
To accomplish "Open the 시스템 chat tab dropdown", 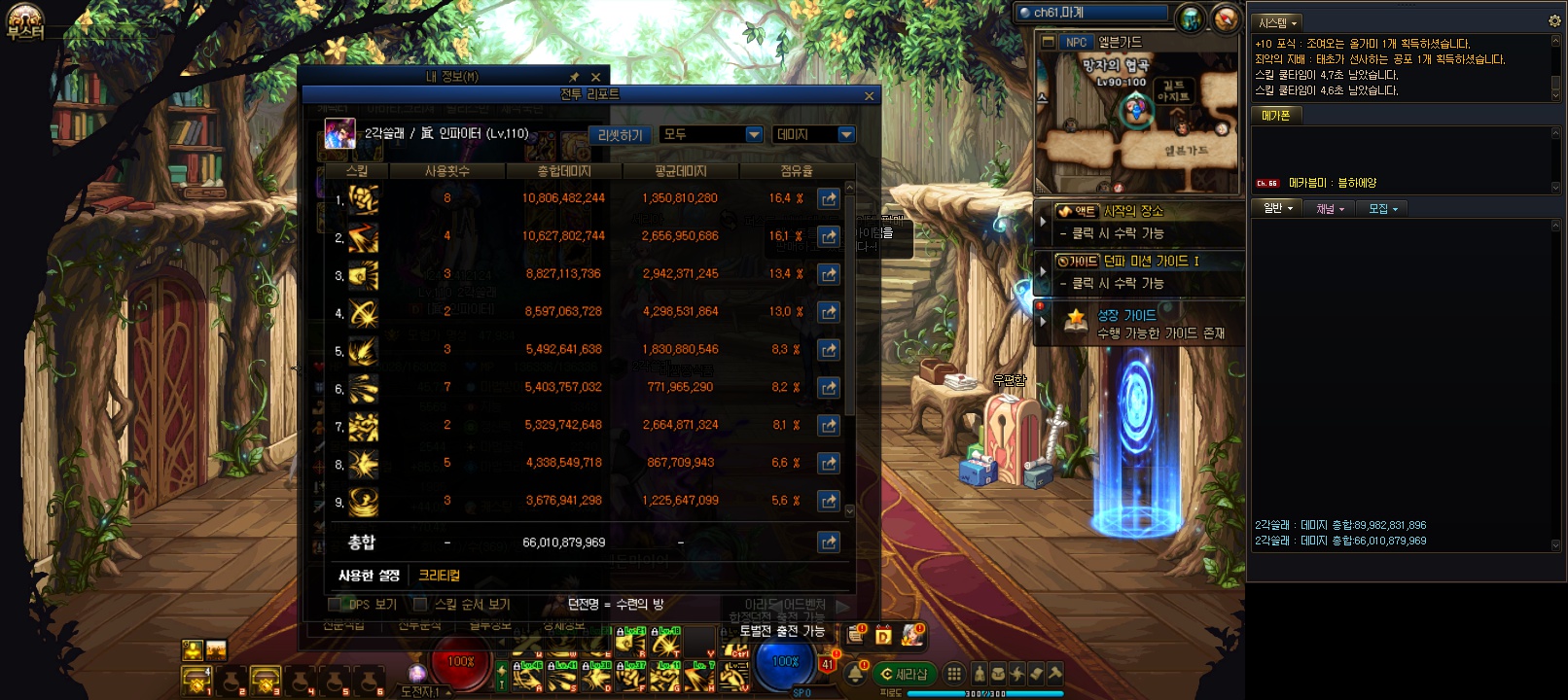I will tap(1277, 22).
